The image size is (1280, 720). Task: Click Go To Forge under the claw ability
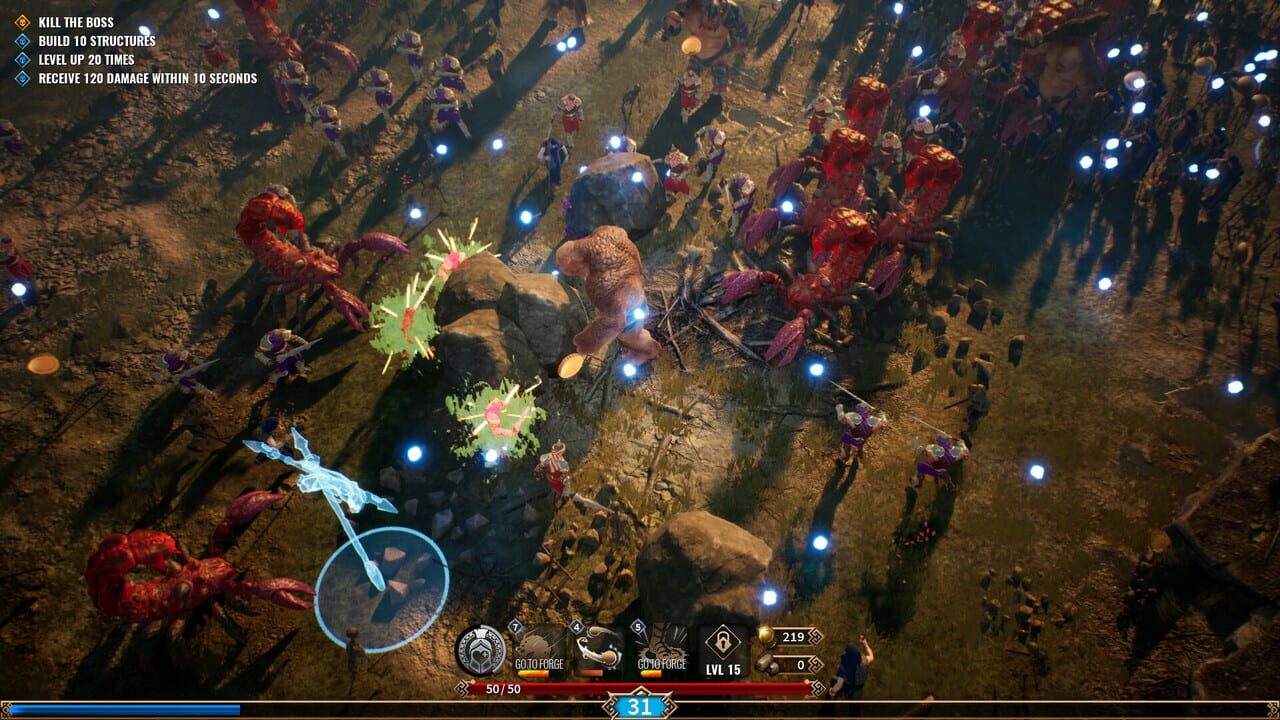(664, 665)
